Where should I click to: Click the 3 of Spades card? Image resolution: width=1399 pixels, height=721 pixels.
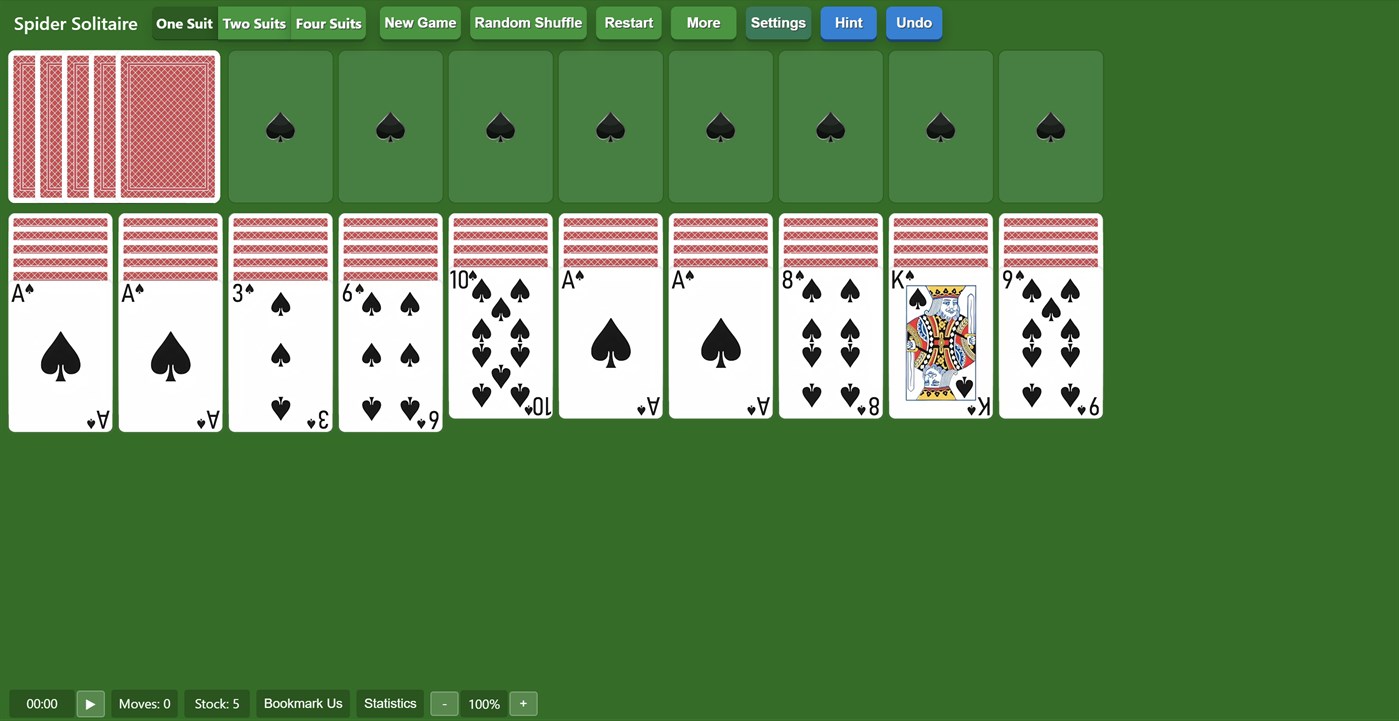click(x=280, y=345)
